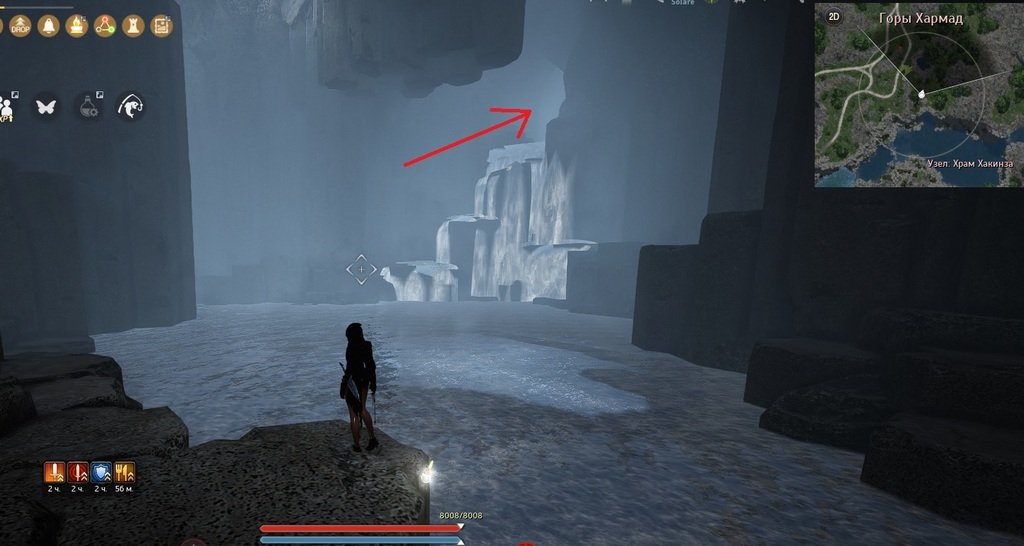1024x546 pixels.
Task: Activate the fishing hook and fish icon
Action: [x=130, y=105]
